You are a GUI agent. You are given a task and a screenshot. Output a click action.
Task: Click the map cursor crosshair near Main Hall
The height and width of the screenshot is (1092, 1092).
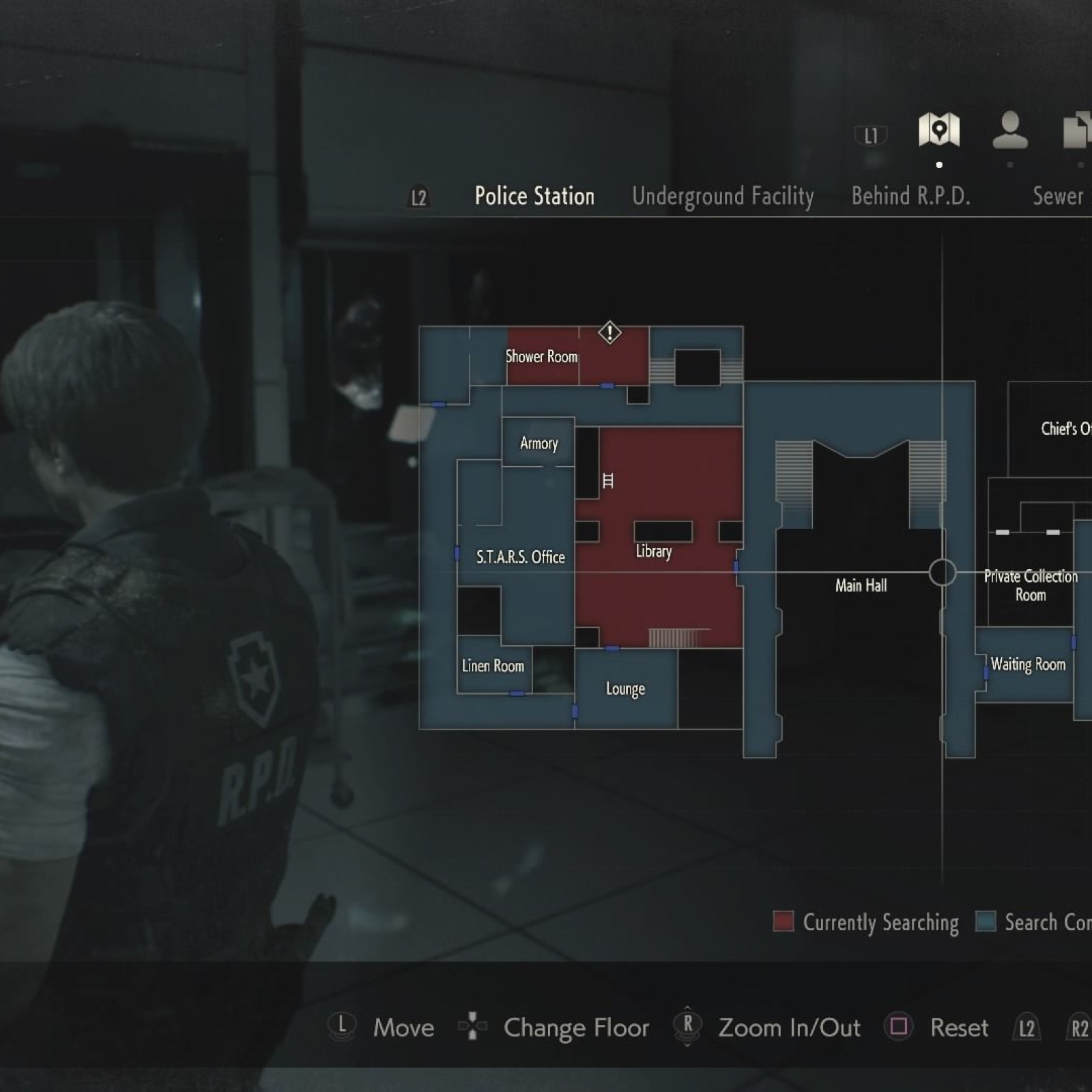pos(943,572)
